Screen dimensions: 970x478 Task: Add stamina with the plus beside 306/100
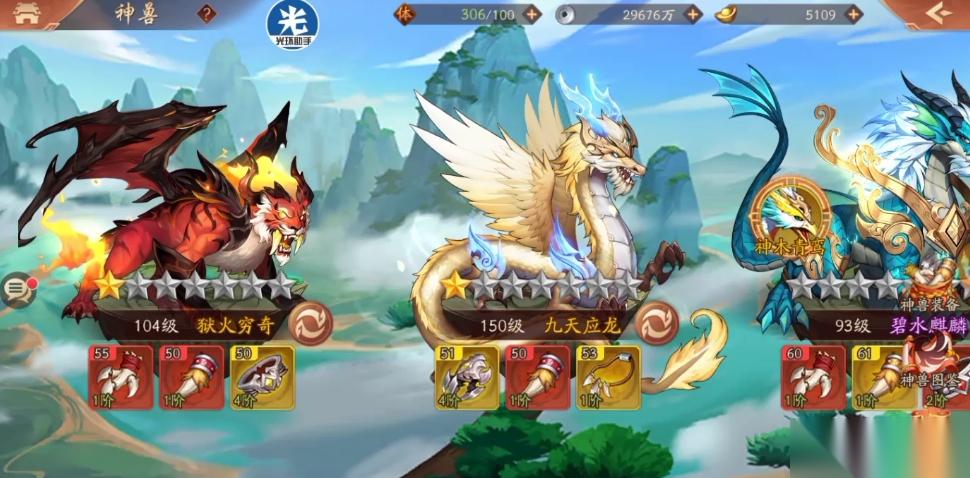click(x=532, y=14)
